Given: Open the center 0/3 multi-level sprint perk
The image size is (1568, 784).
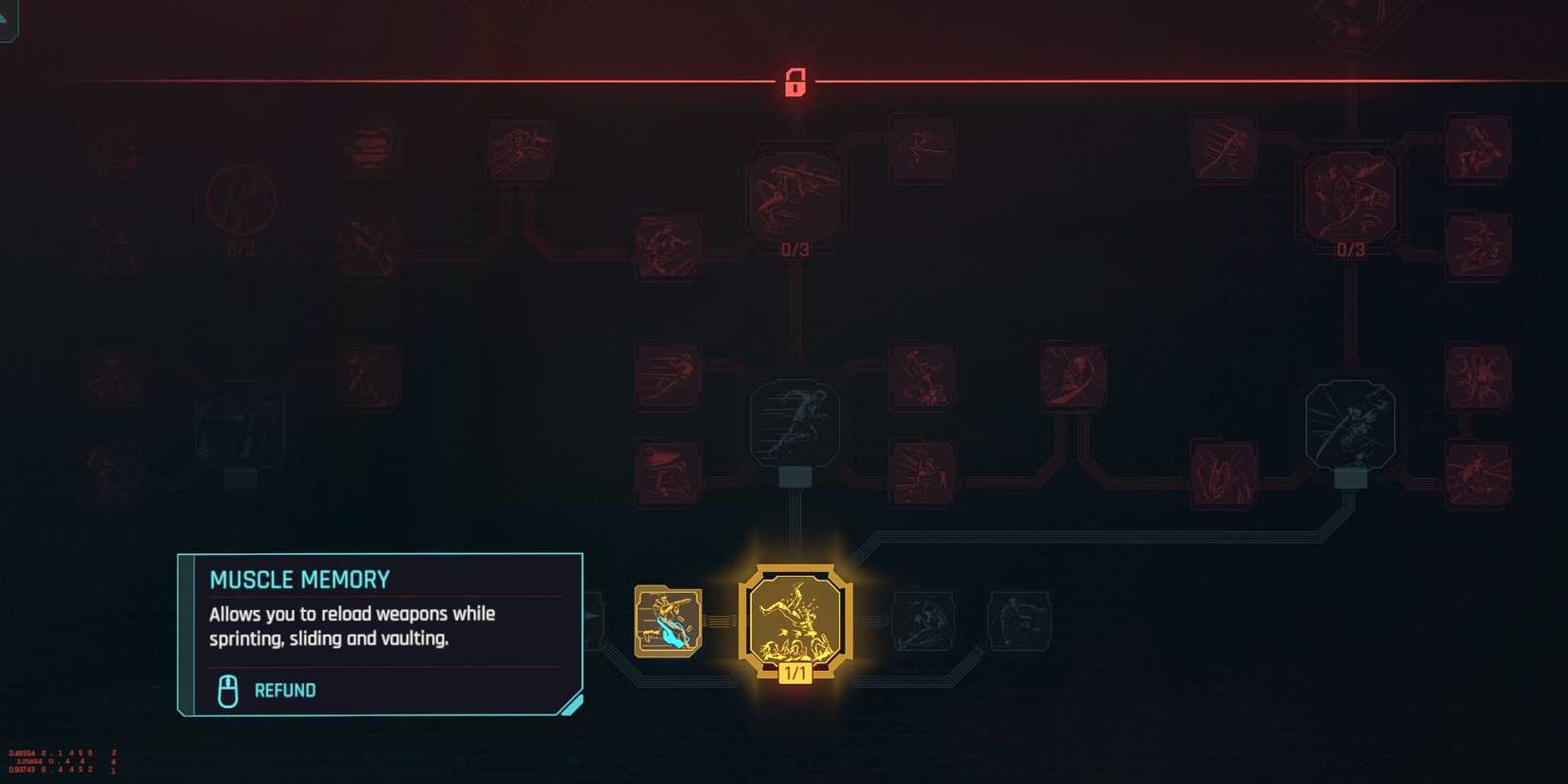Looking at the screenshot, I should (x=795, y=197).
